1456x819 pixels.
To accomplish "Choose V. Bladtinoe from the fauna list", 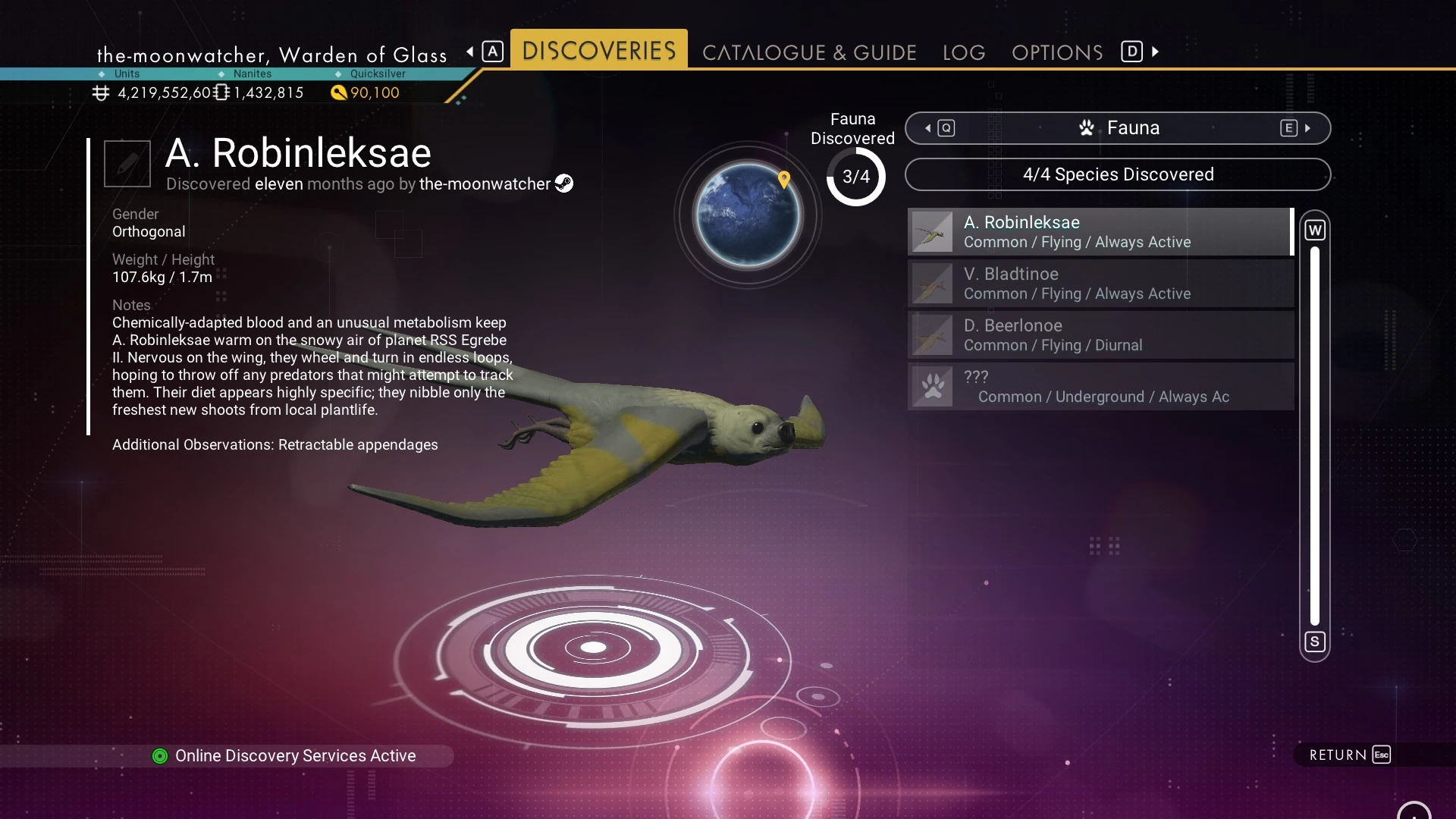I will (1100, 284).
